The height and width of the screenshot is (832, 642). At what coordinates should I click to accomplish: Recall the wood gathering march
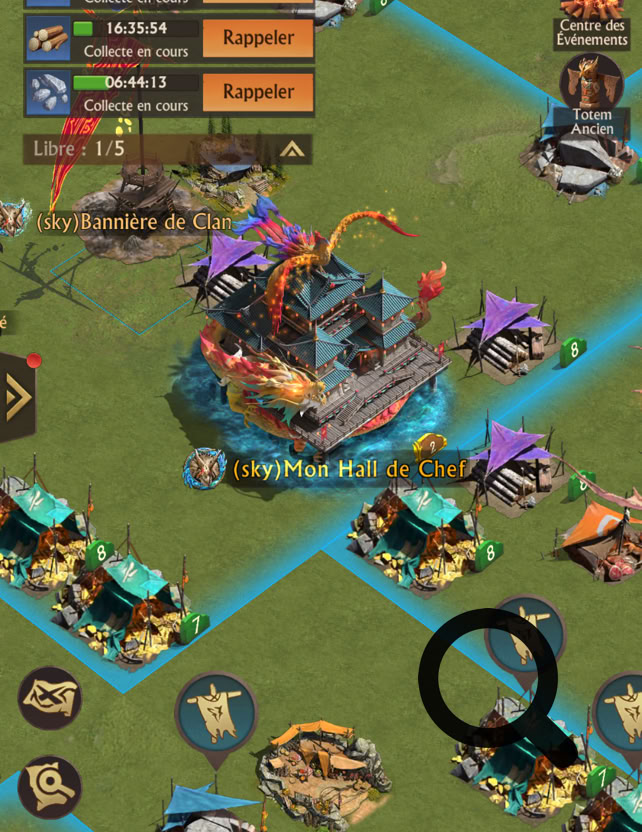(258, 39)
